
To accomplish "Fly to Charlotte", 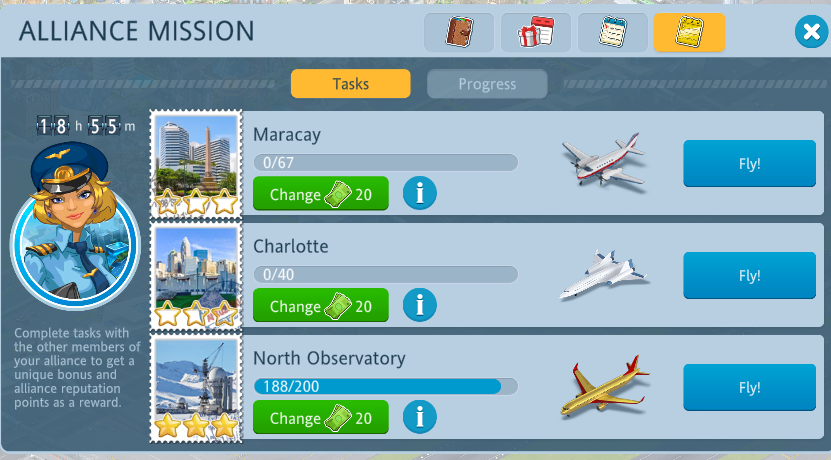I will [749, 276].
